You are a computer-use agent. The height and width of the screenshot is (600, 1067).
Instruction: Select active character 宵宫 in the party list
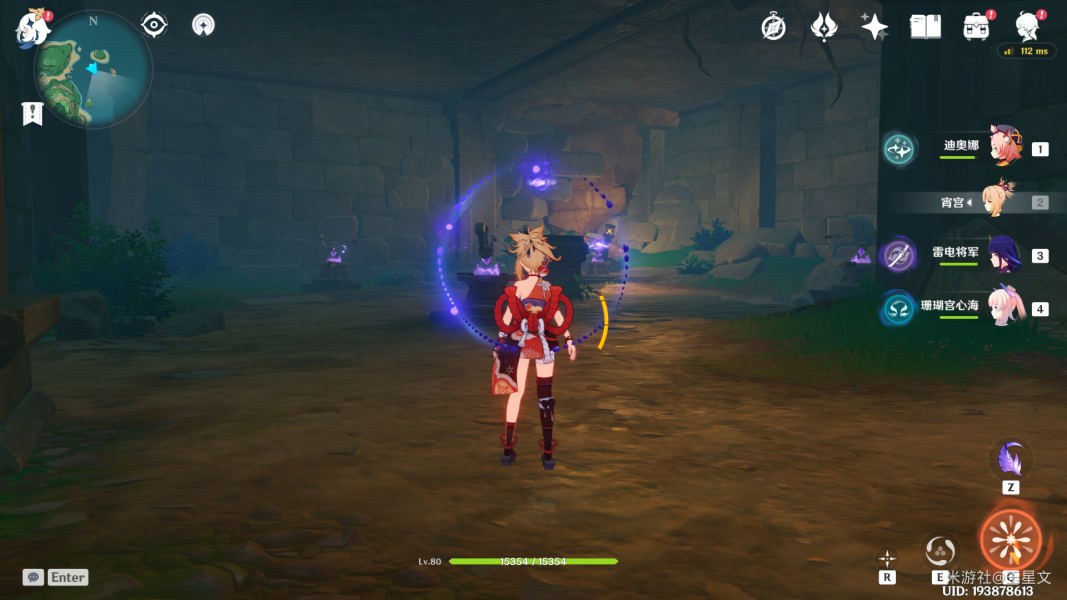(x=998, y=201)
